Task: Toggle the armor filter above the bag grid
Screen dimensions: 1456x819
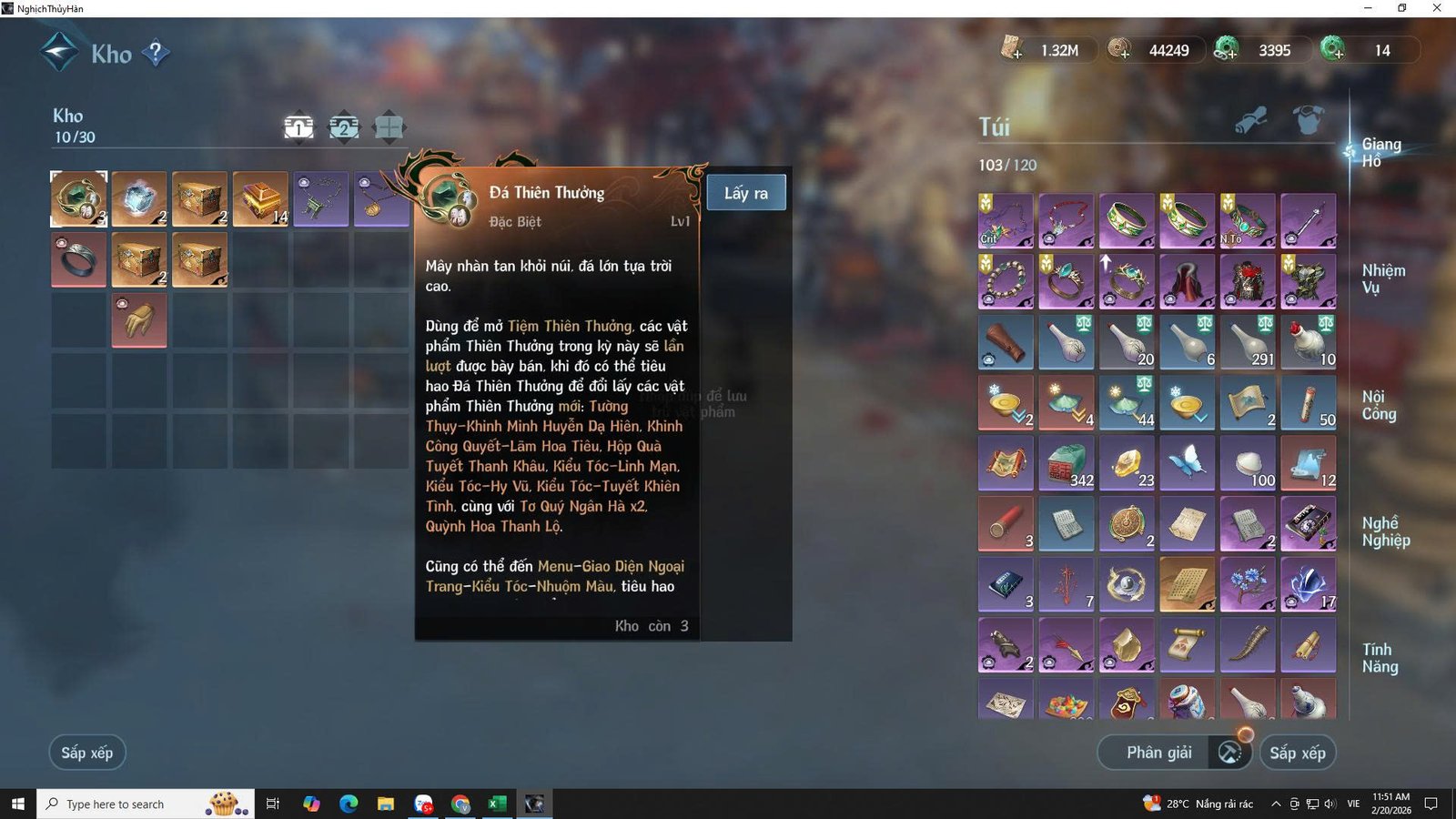Action: pyautogui.click(x=1308, y=121)
